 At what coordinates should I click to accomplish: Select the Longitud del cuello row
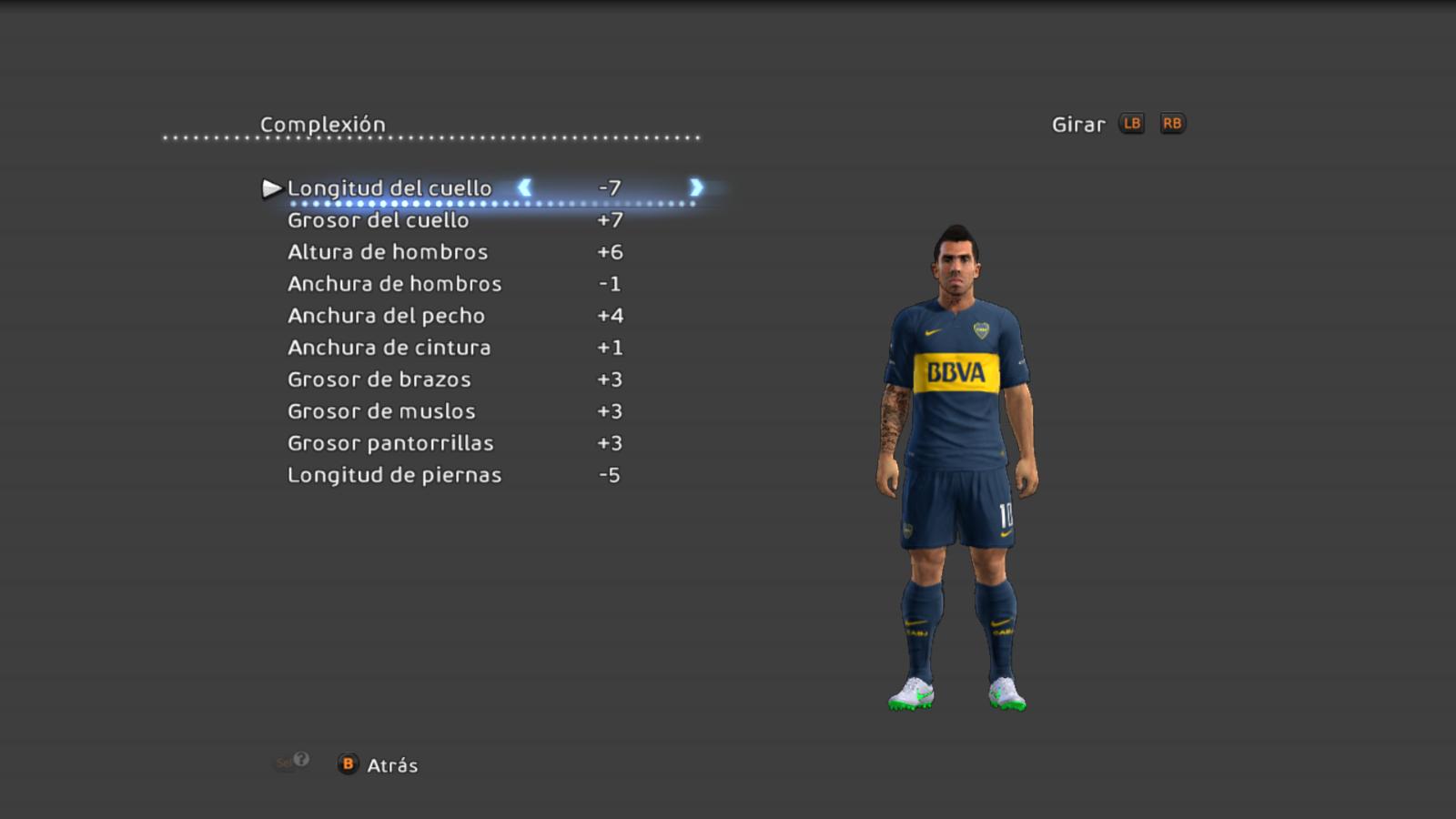point(389,188)
